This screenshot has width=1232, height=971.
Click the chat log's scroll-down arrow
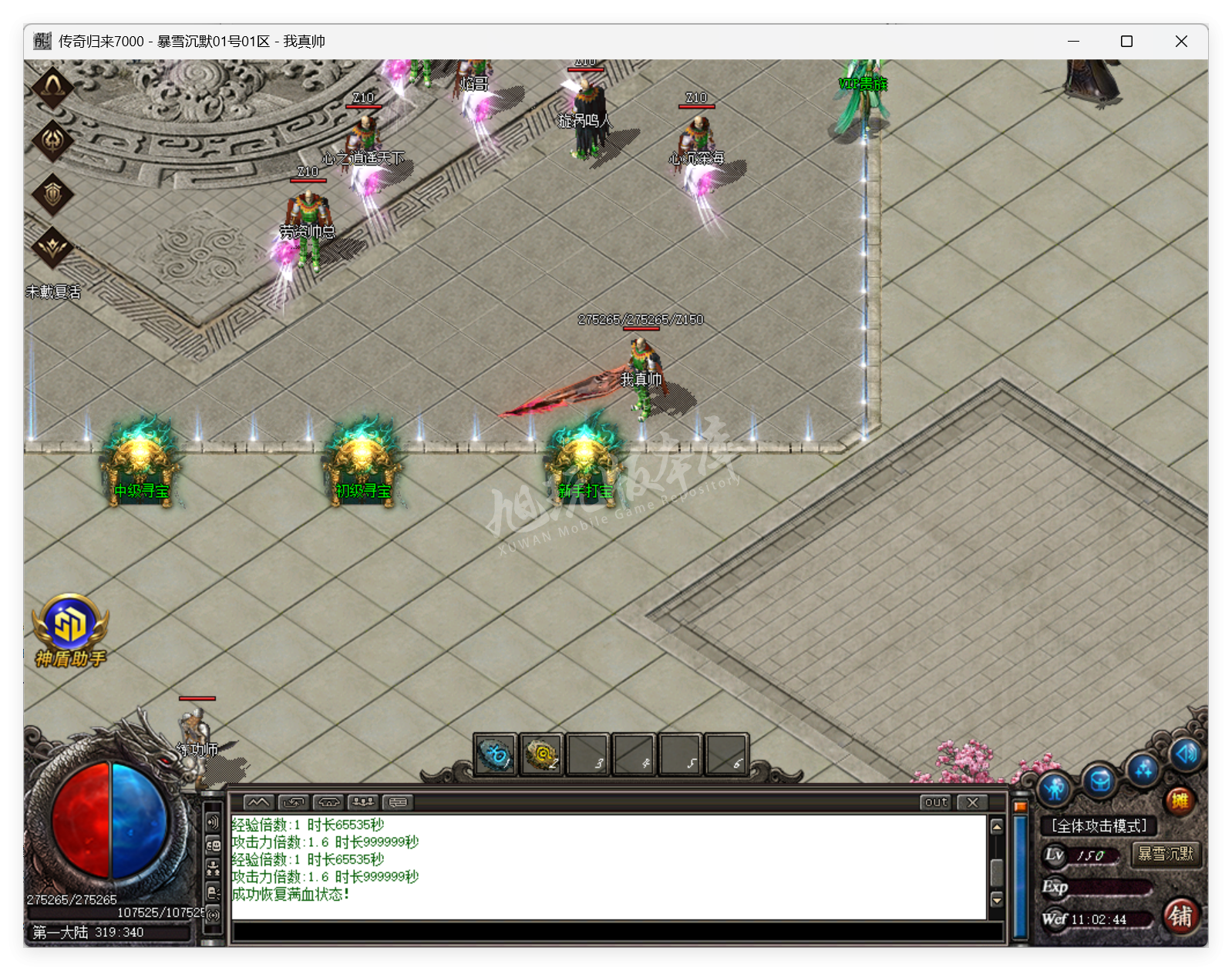pyautogui.click(x=997, y=899)
